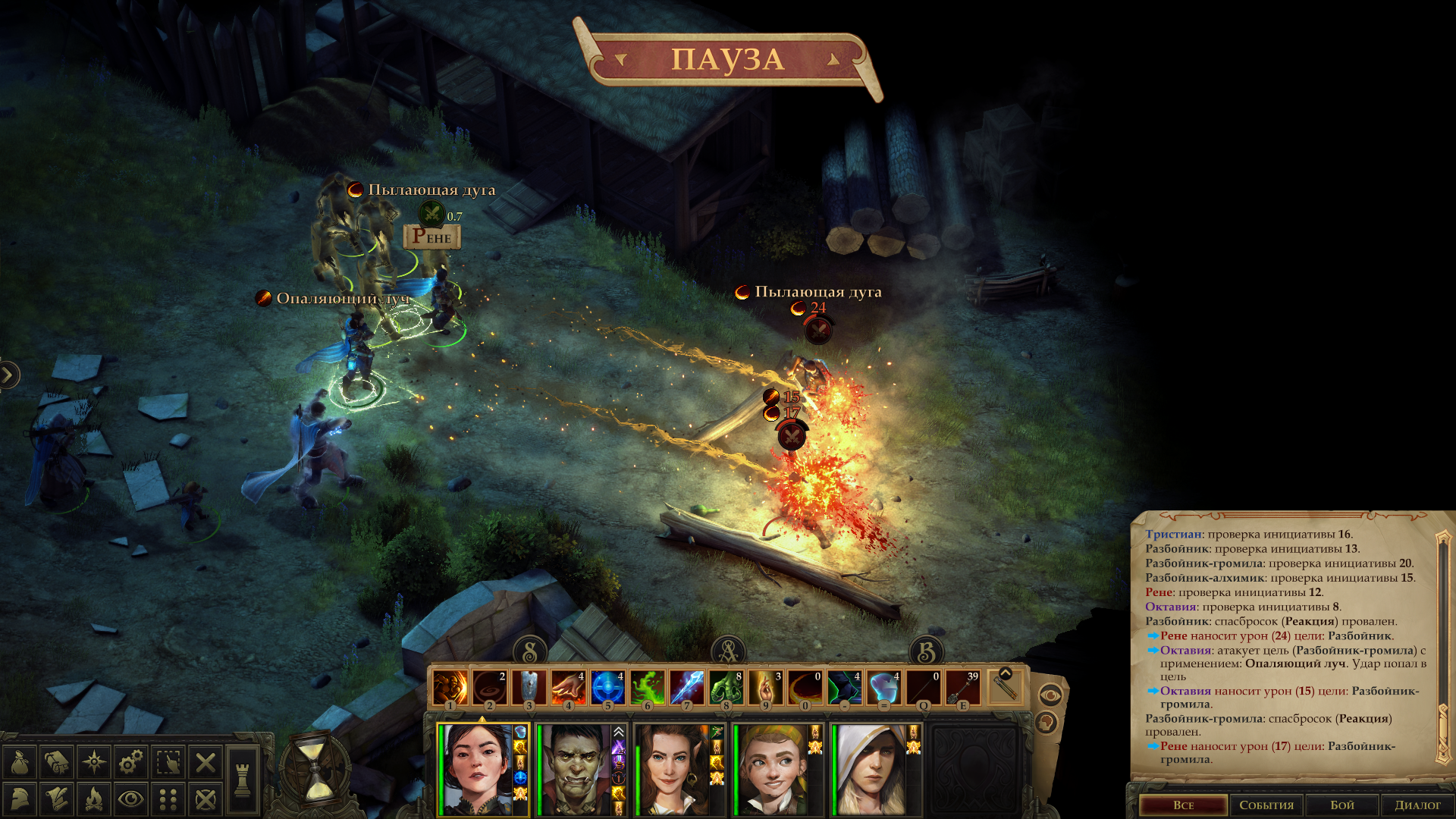Viewport: 1456px width, 819px height.
Task: Activate the green acid splash spell
Action: tap(647, 687)
